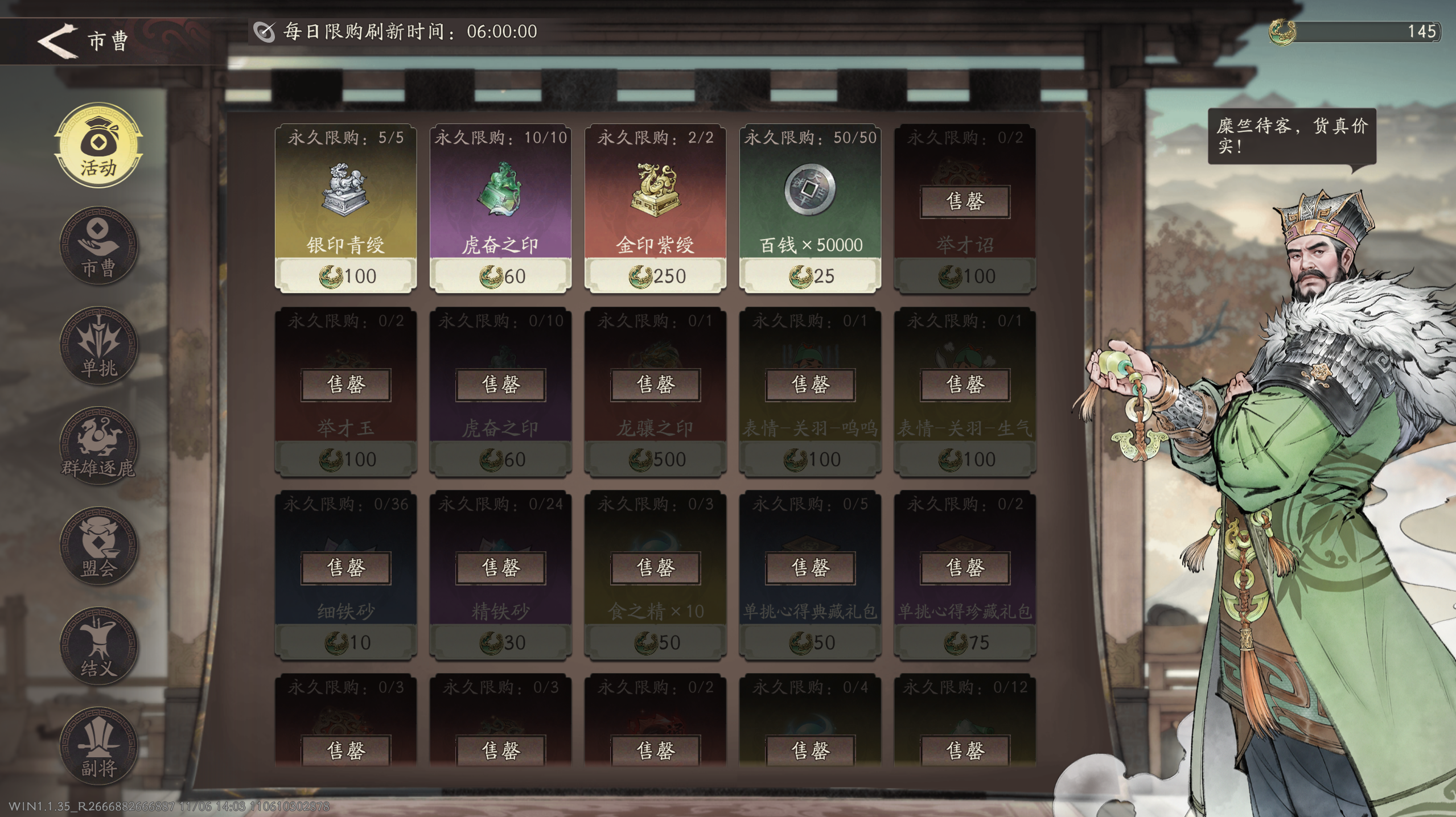Purchase 虎奋之印 for 60
The height and width of the screenshot is (817, 1456).
501,275
